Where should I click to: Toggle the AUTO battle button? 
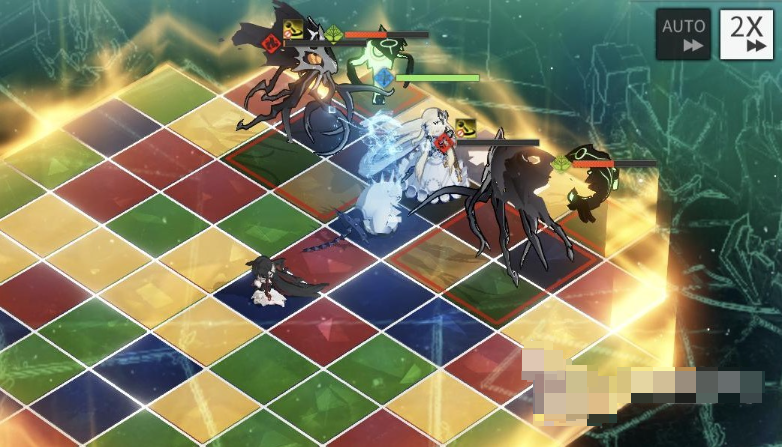pyautogui.click(x=683, y=35)
